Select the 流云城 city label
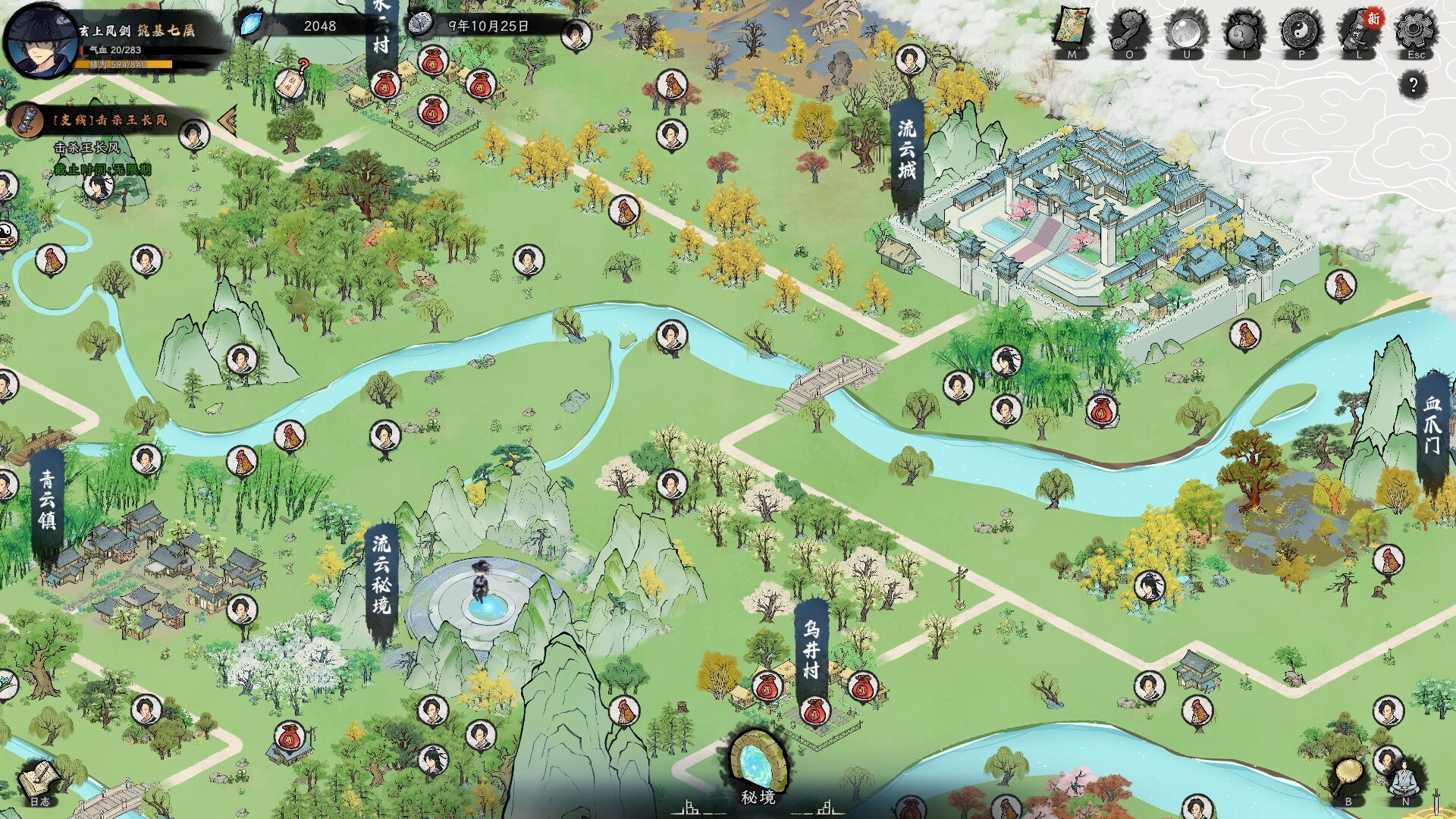Screen dimensions: 1456x819 tap(907, 152)
